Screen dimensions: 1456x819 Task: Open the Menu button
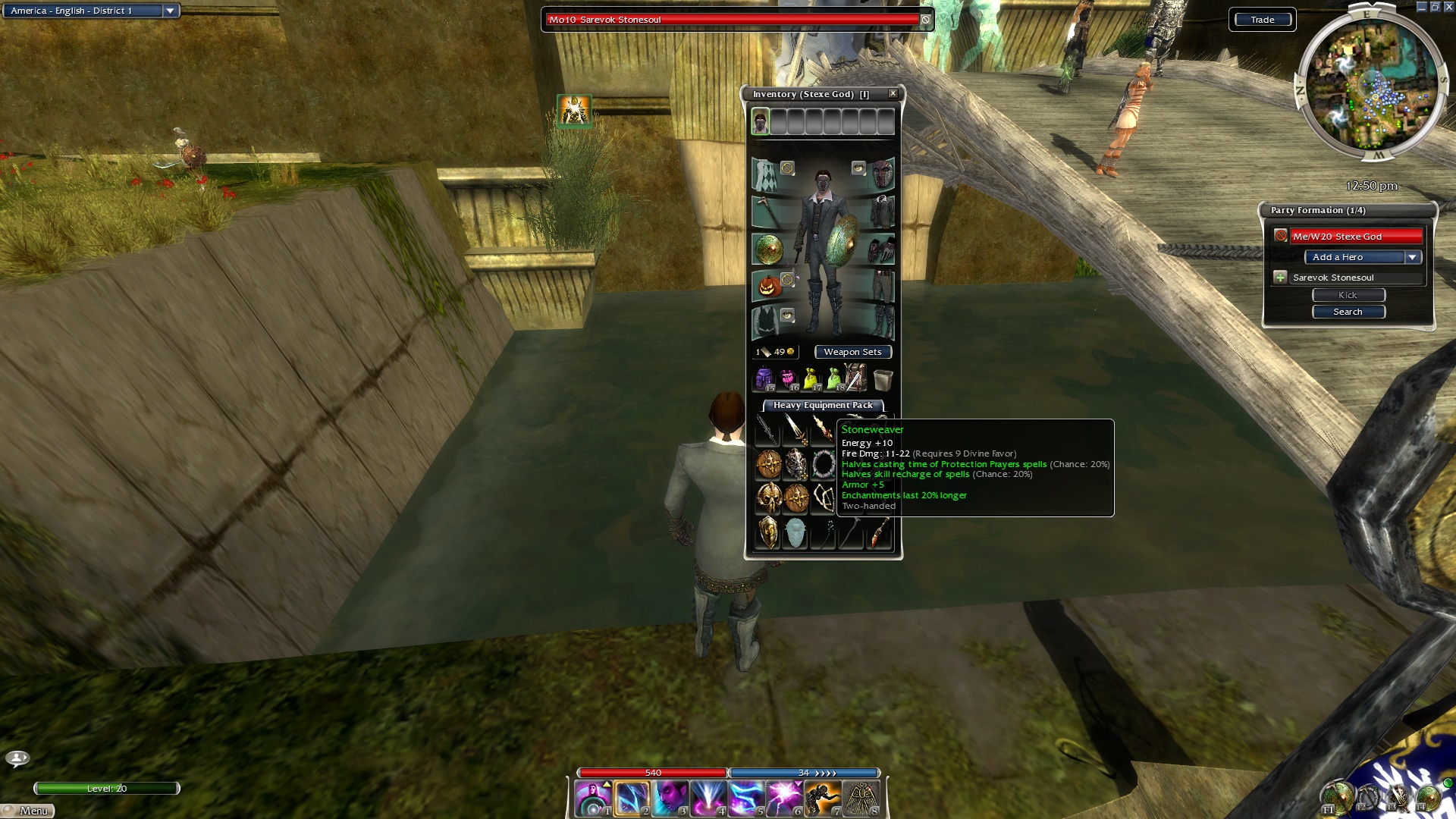[29, 811]
